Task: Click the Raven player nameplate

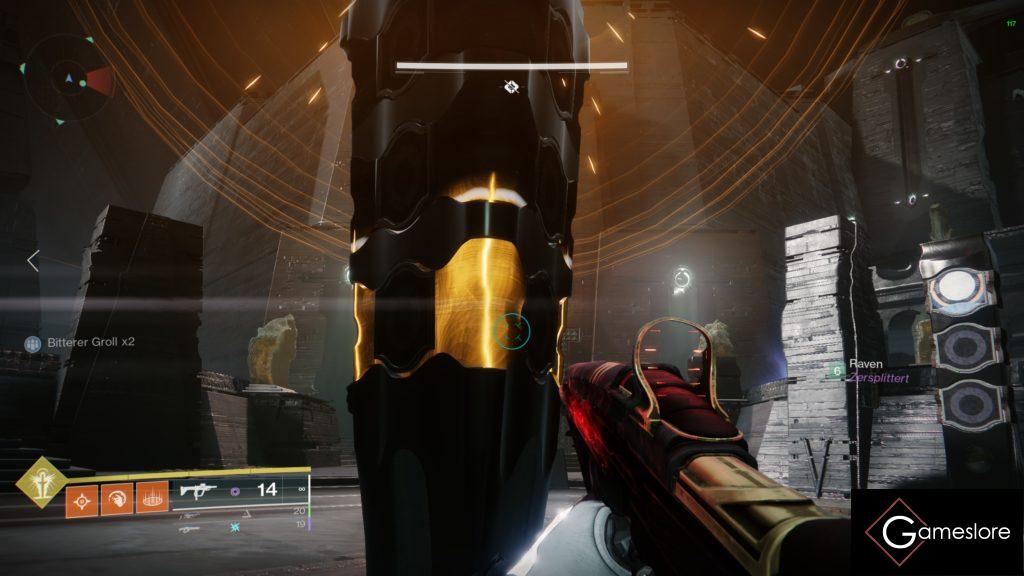Action: (866, 365)
